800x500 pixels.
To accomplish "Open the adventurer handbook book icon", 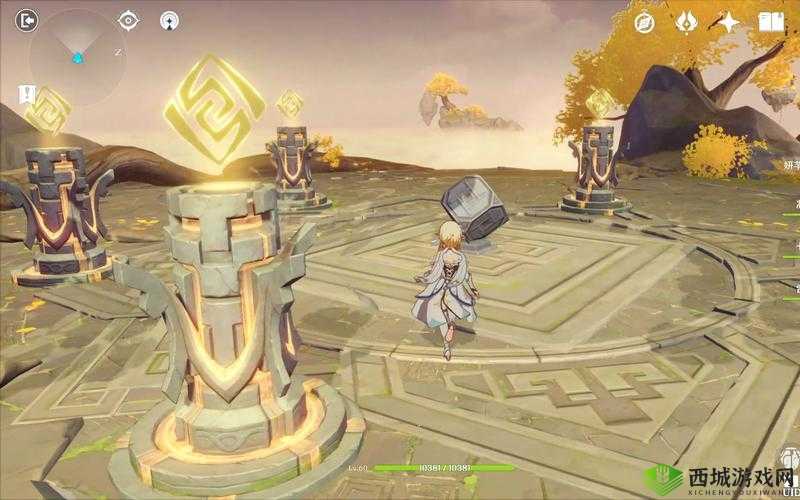I will point(771,22).
